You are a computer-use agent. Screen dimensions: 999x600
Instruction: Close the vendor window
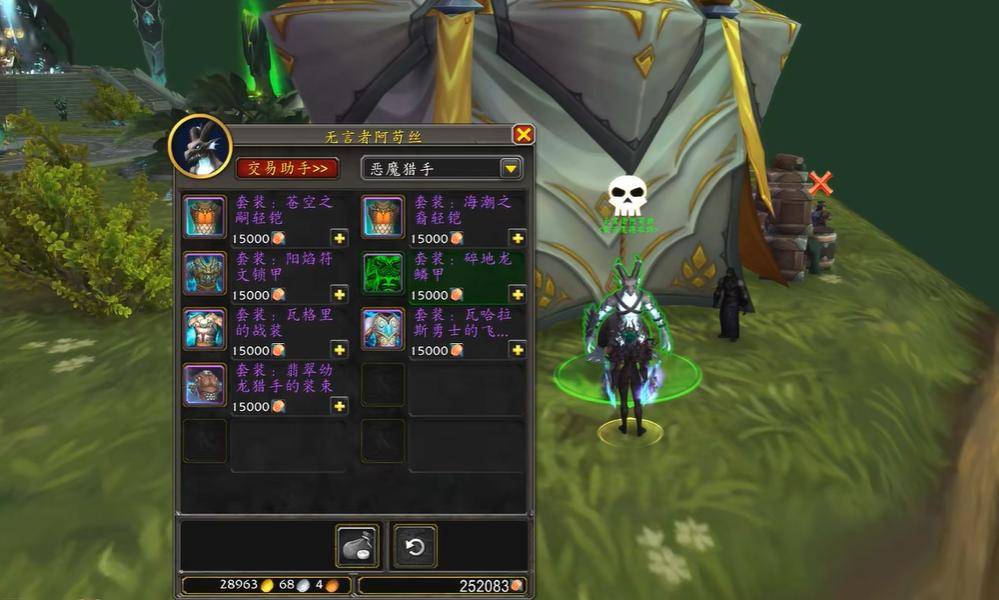[523, 135]
